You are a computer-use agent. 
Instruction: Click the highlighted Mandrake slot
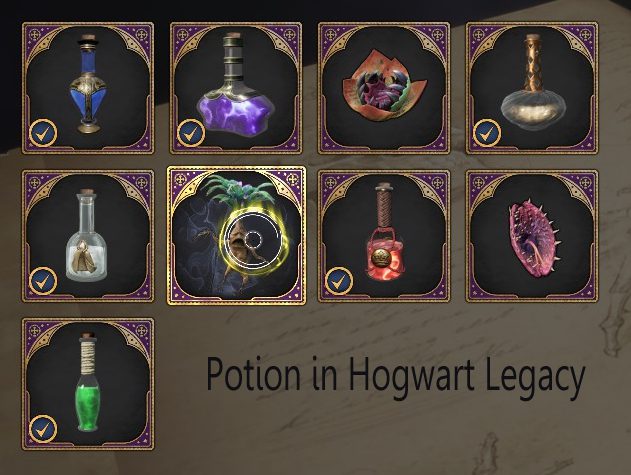pyautogui.click(x=236, y=235)
